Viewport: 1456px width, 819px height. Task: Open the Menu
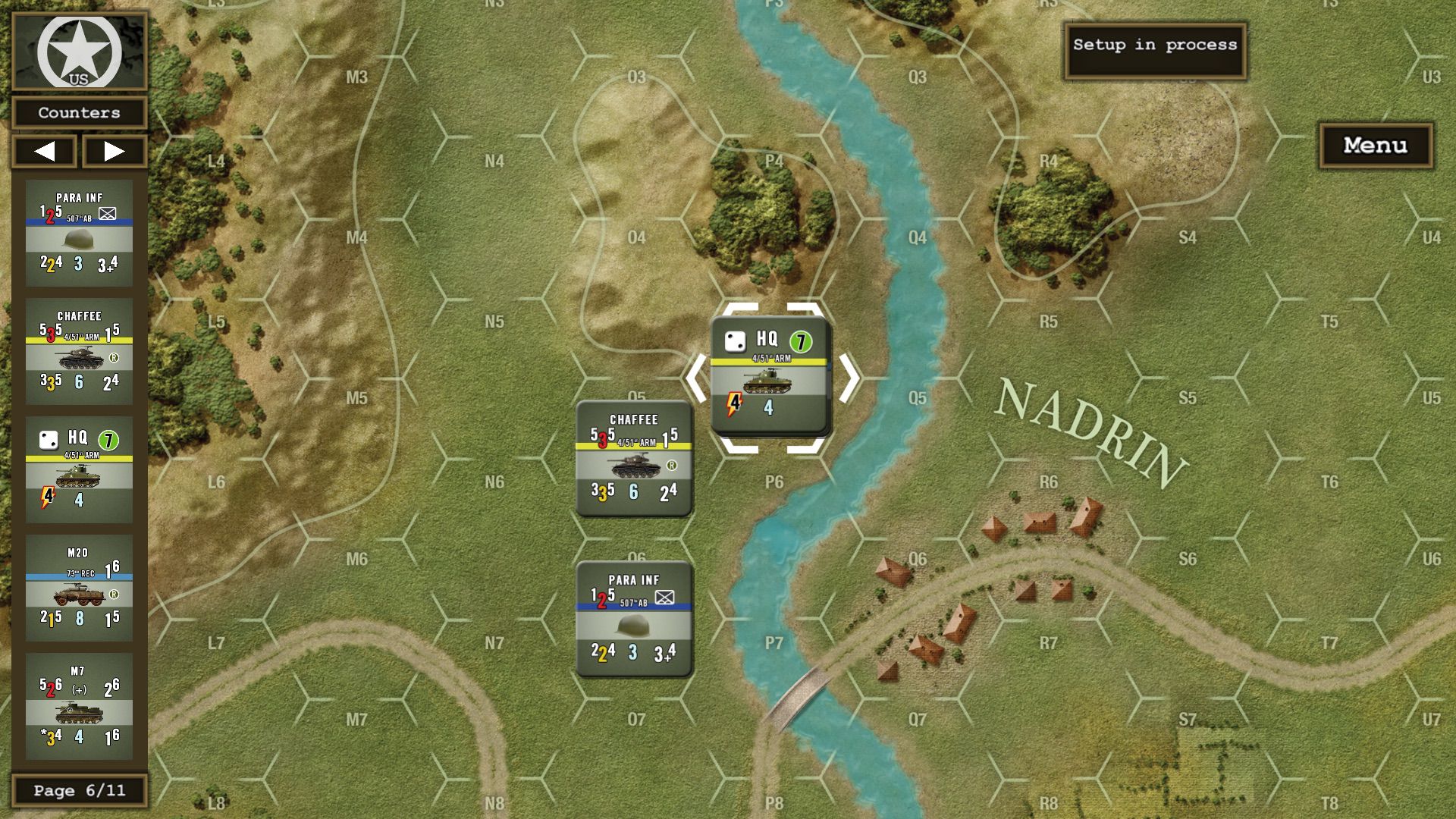click(1375, 146)
